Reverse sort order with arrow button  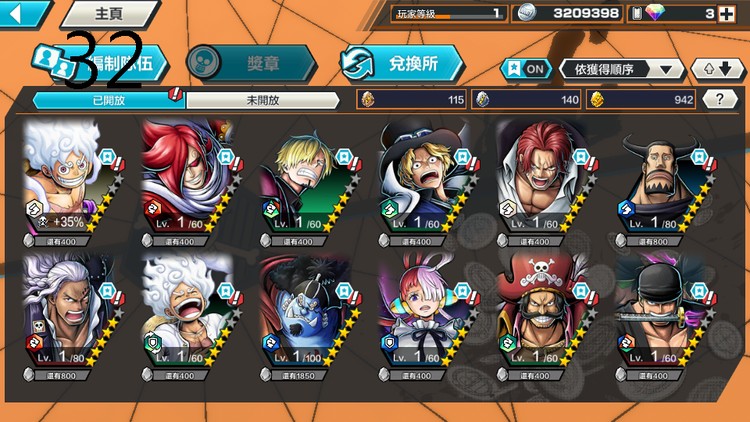[717, 68]
